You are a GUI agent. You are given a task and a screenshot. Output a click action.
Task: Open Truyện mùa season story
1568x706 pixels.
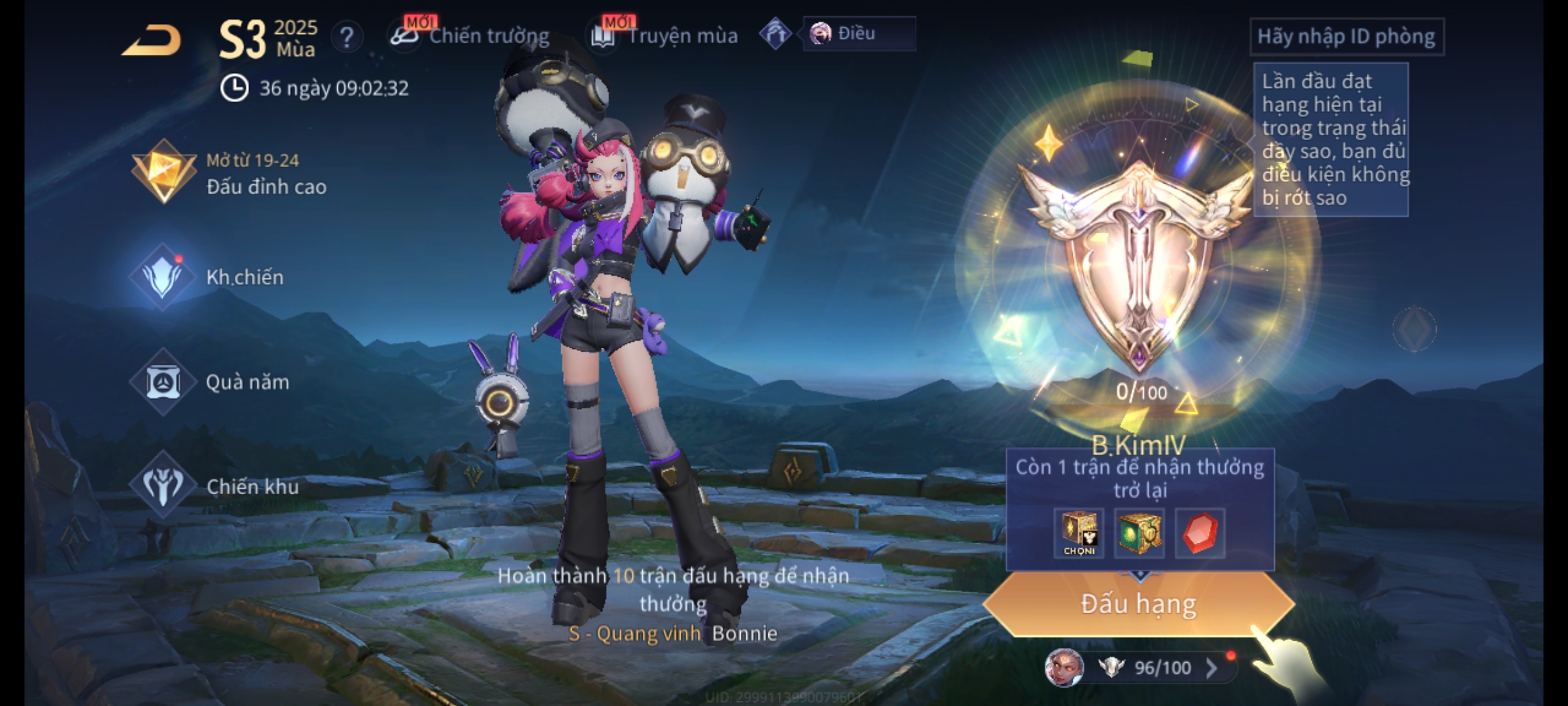click(666, 36)
